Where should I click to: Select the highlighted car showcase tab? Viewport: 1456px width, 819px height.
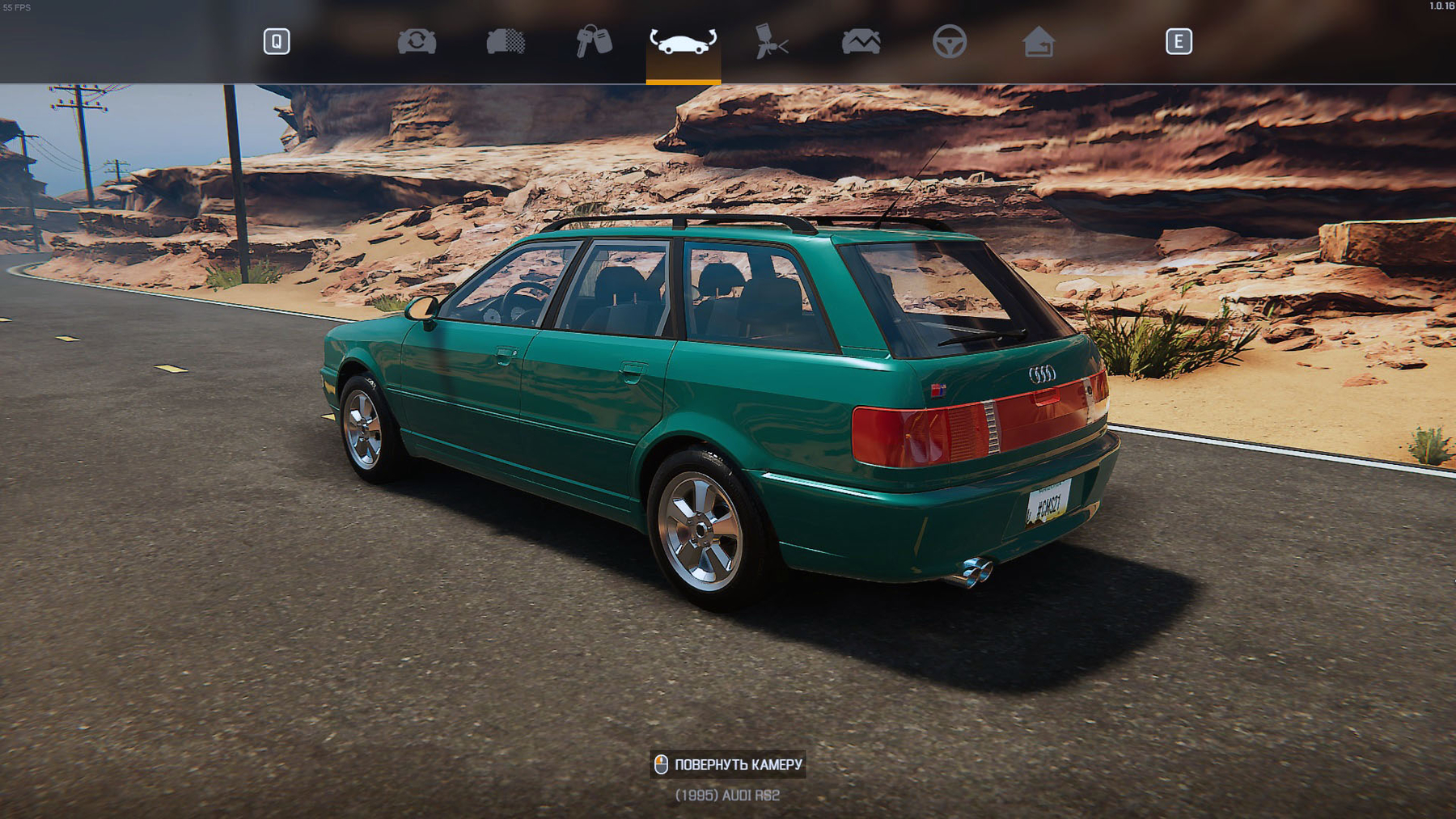coord(683,41)
